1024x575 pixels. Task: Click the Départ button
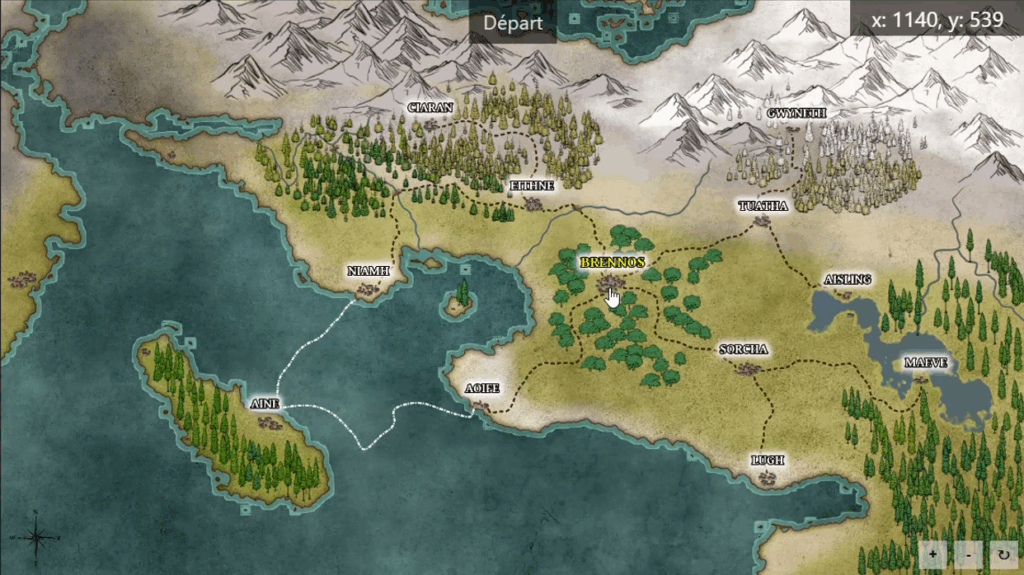pyautogui.click(x=512, y=22)
